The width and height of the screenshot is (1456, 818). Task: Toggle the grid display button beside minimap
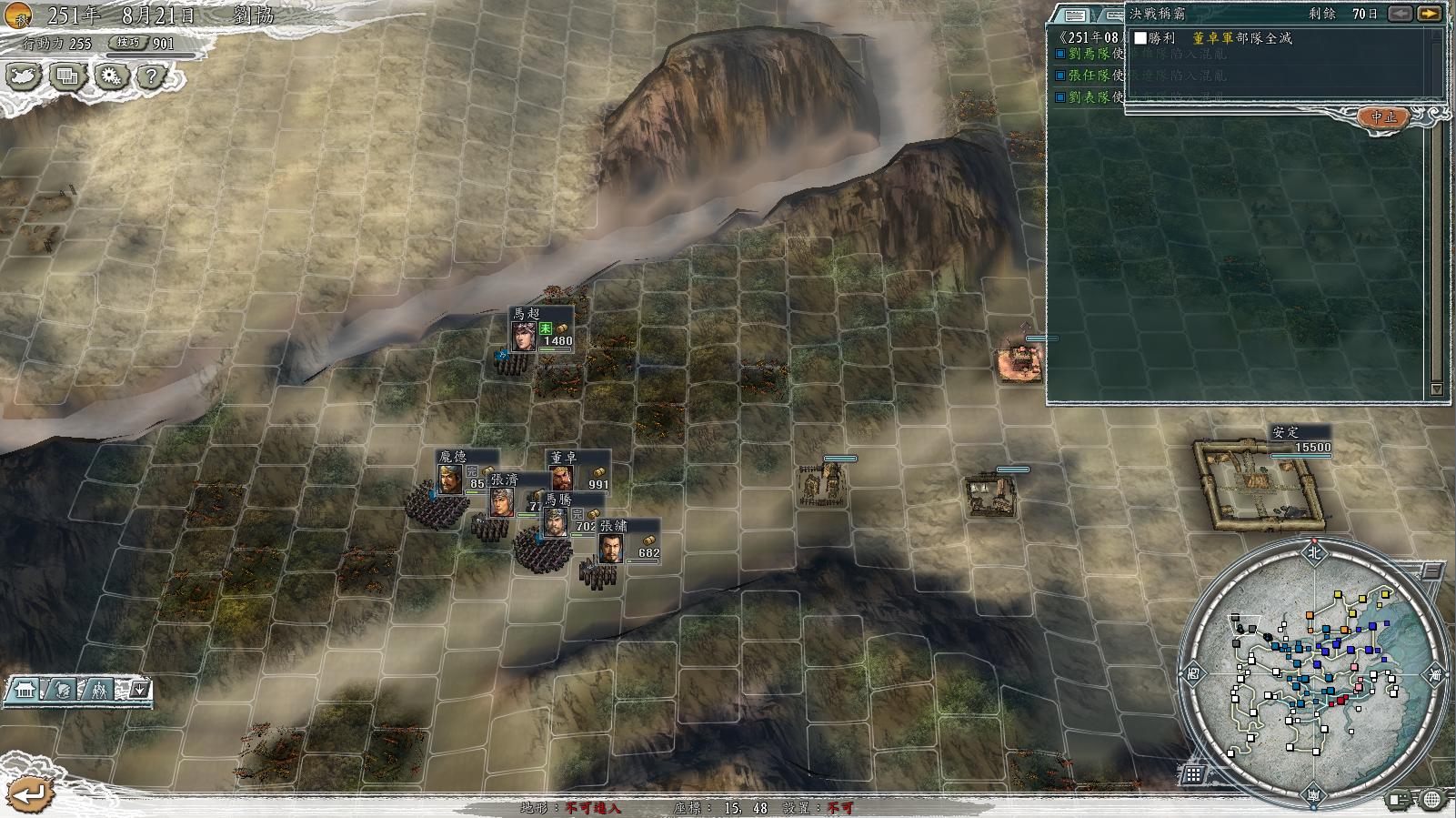(x=1193, y=774)
